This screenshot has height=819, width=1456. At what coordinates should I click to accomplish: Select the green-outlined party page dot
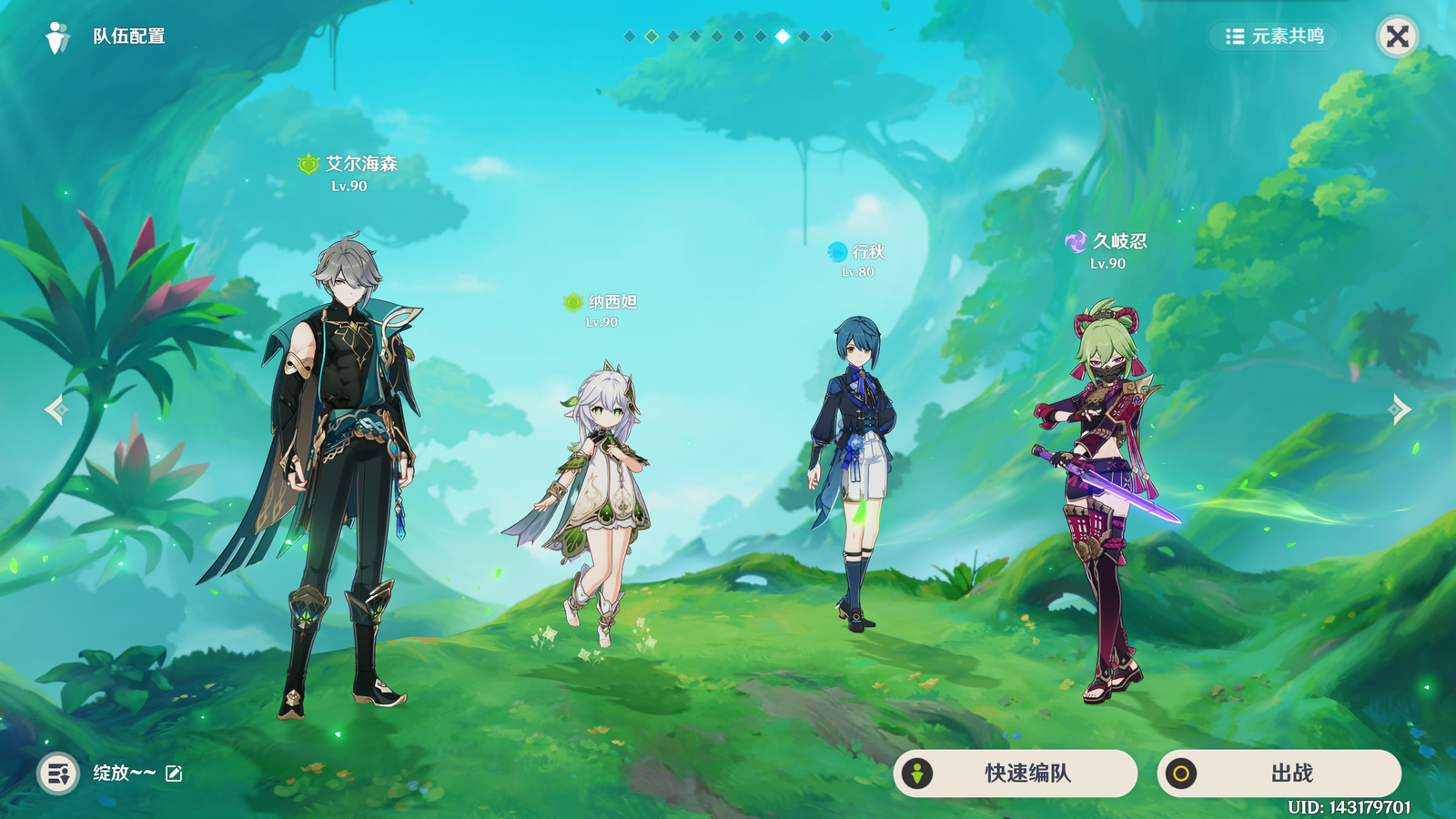(652, 36)
